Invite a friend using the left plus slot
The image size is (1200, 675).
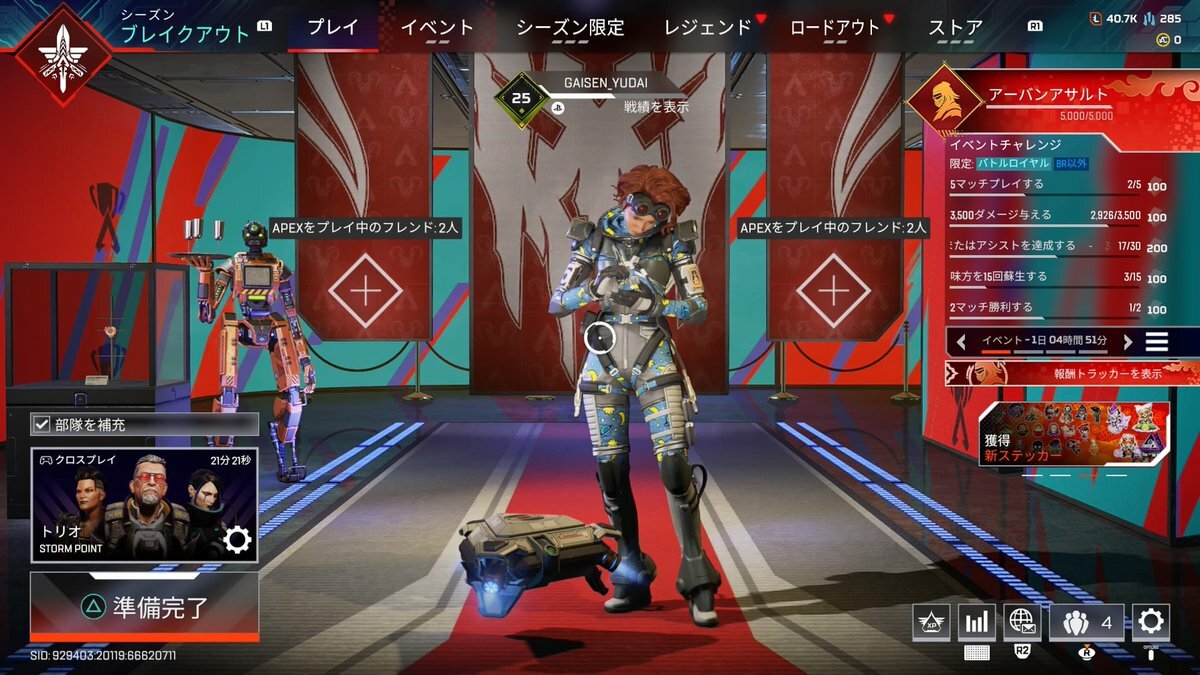[x=365, y=291]
